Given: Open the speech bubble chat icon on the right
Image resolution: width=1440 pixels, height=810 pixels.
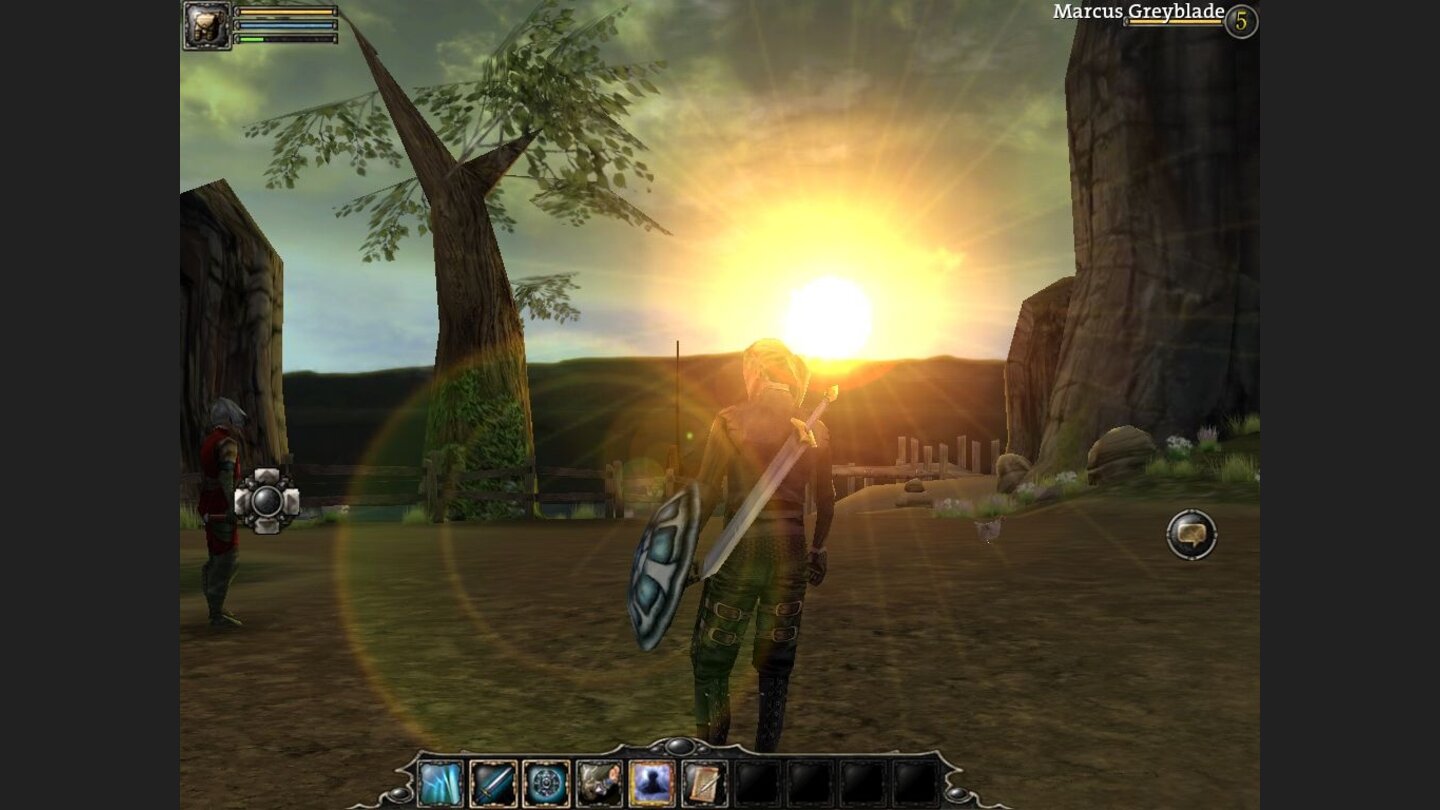Looking at the screenshot, I should pyautogui.click(x=1192, y=535).
